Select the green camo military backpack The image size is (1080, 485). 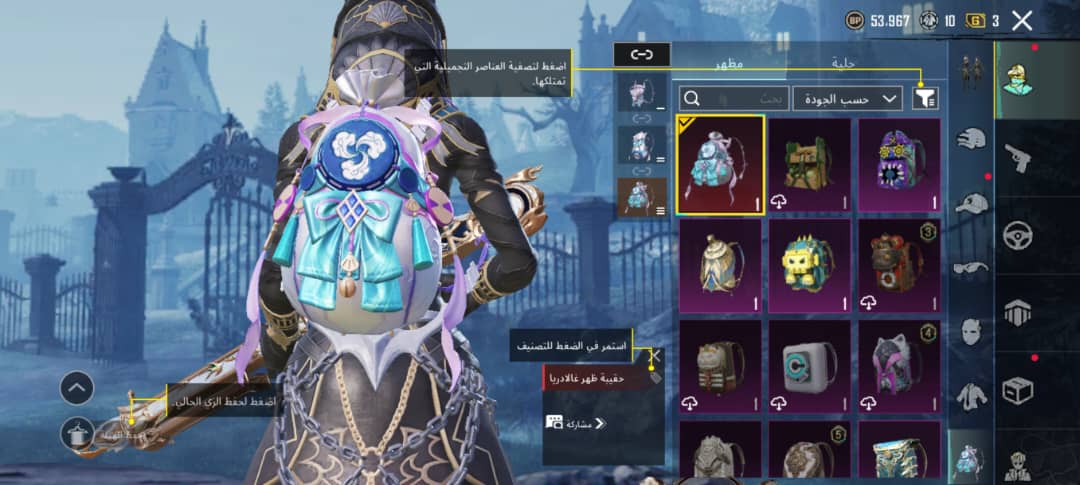pos(810,165)
